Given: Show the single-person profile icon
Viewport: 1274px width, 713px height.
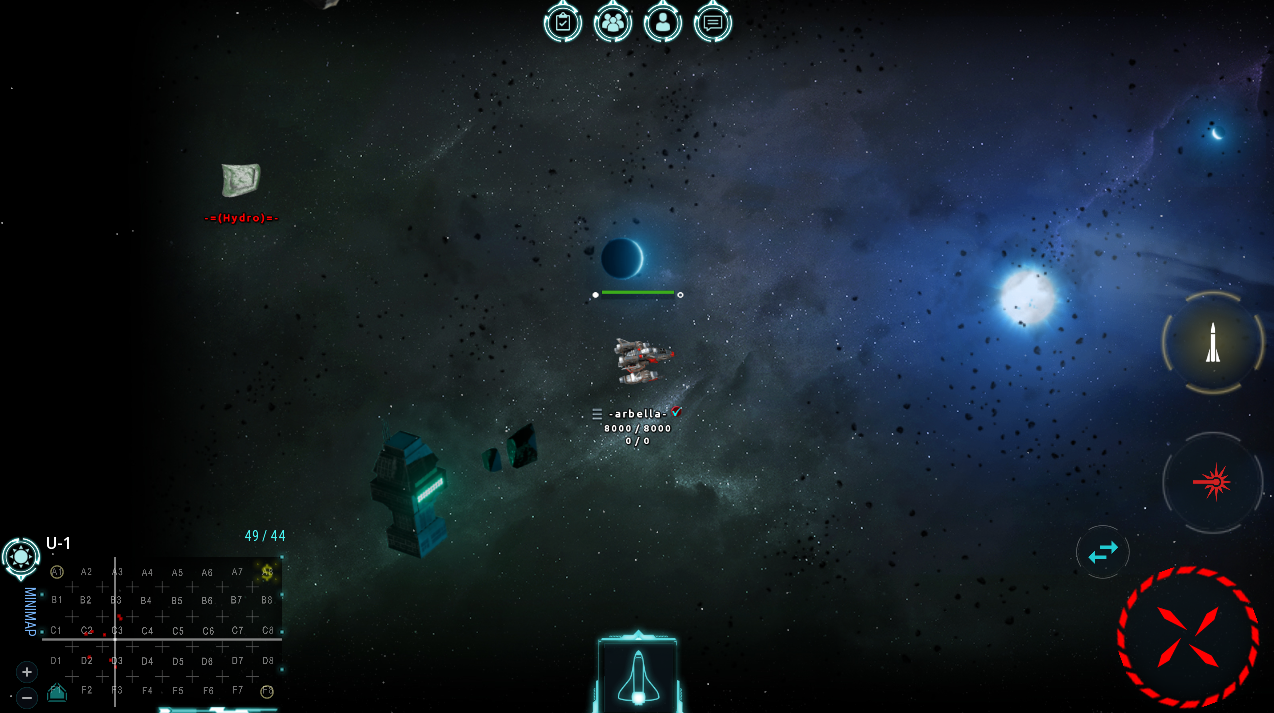Looking at the screenshot, I should (x=663, y=21).
